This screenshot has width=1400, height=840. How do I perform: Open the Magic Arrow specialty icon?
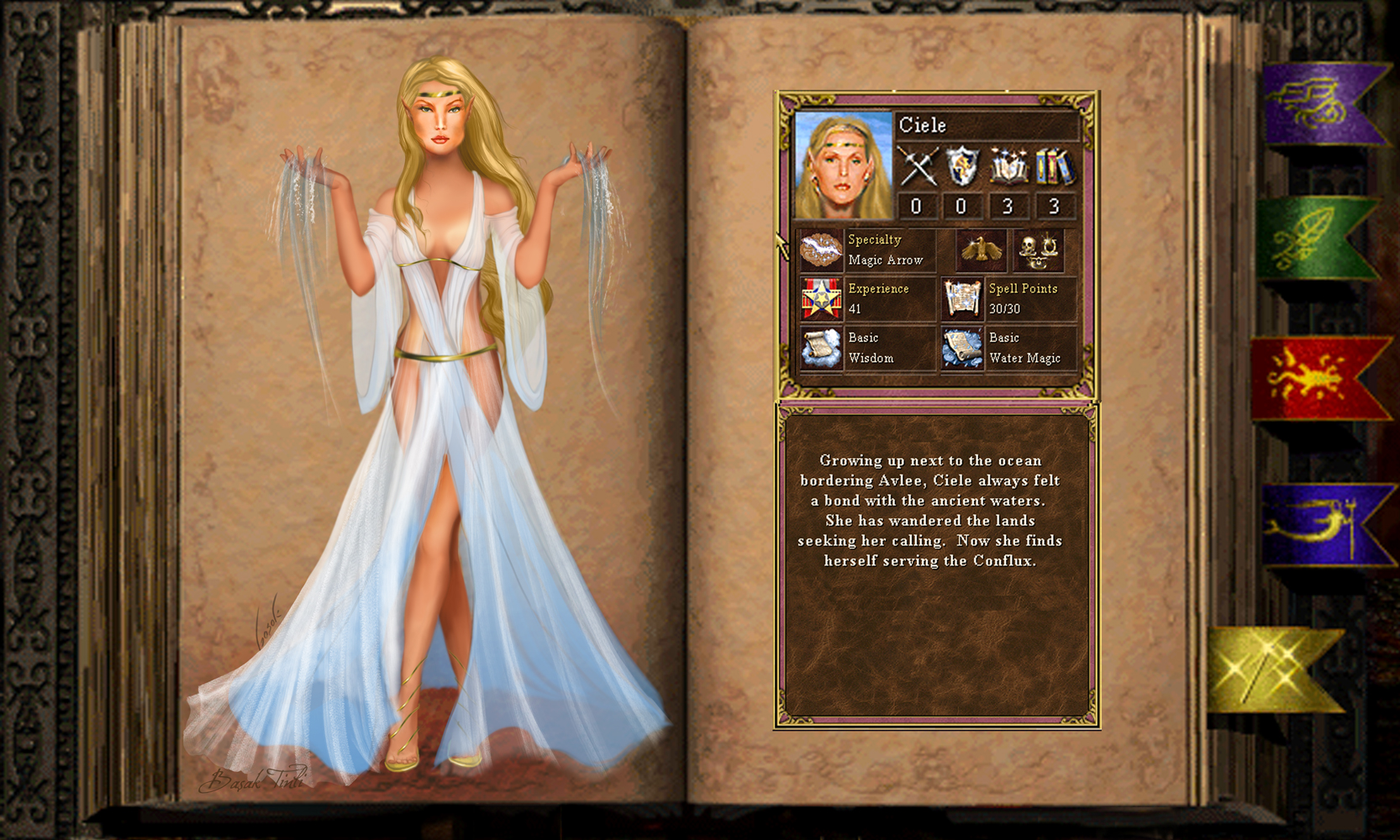pyautogui.click(x=821, y=250)
